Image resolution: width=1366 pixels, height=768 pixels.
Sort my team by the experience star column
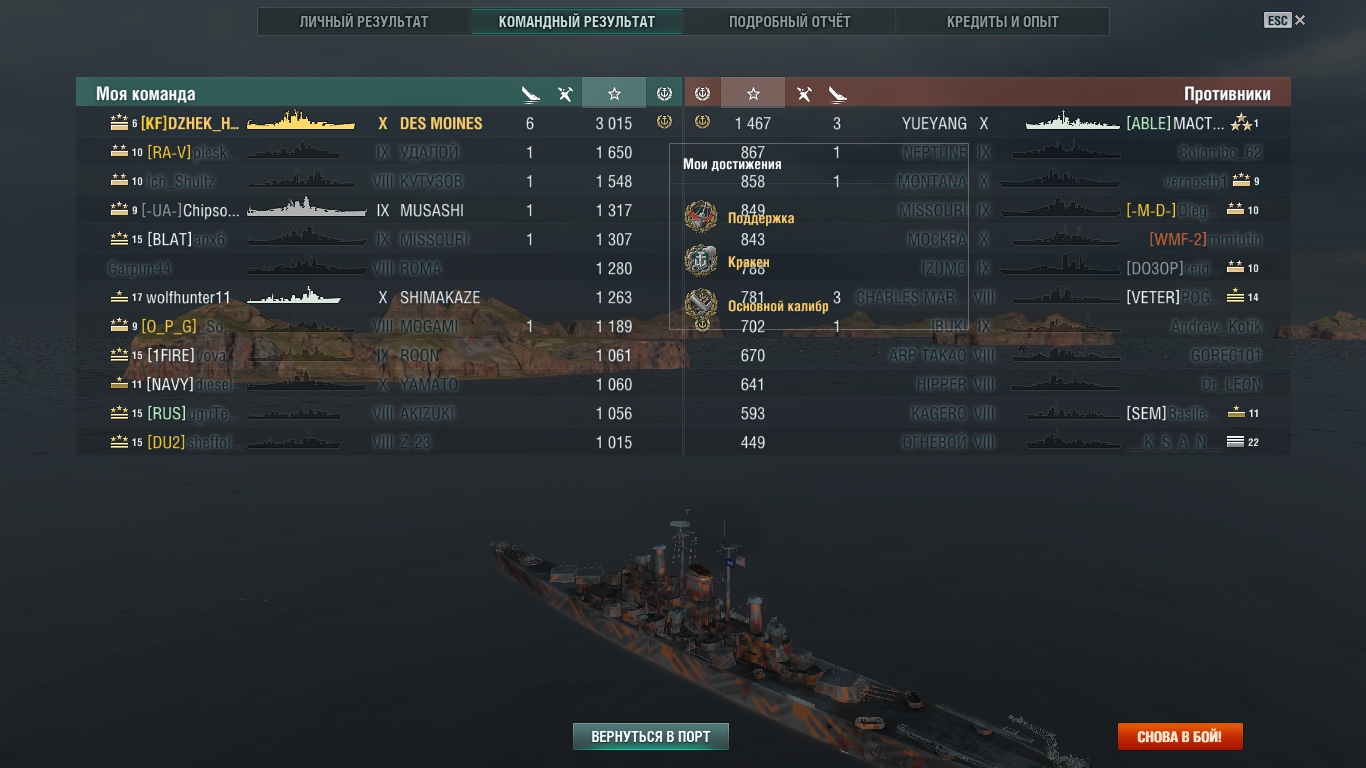pos(614,93)
